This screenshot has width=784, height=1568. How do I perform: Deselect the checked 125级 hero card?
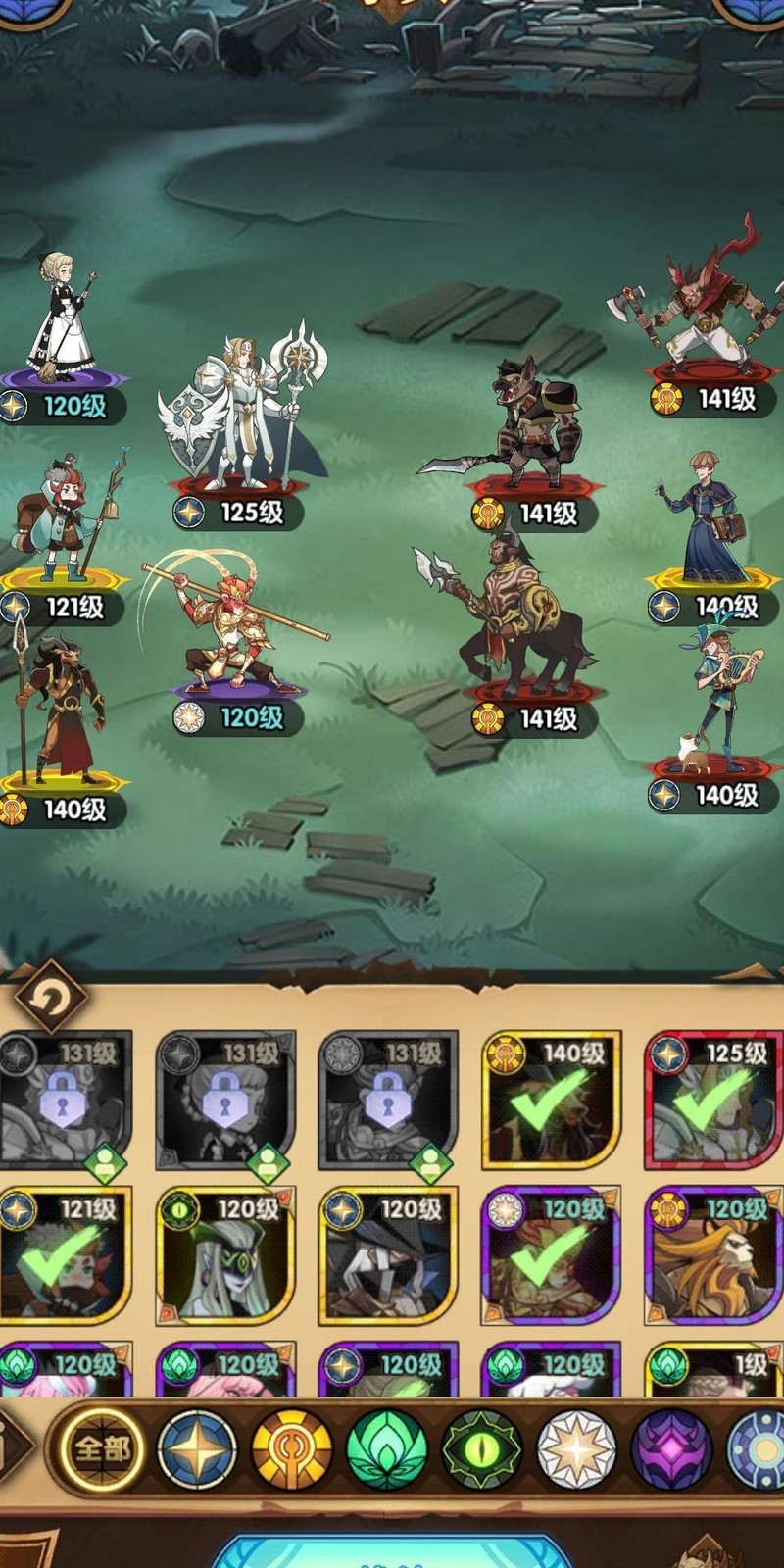714,1100
